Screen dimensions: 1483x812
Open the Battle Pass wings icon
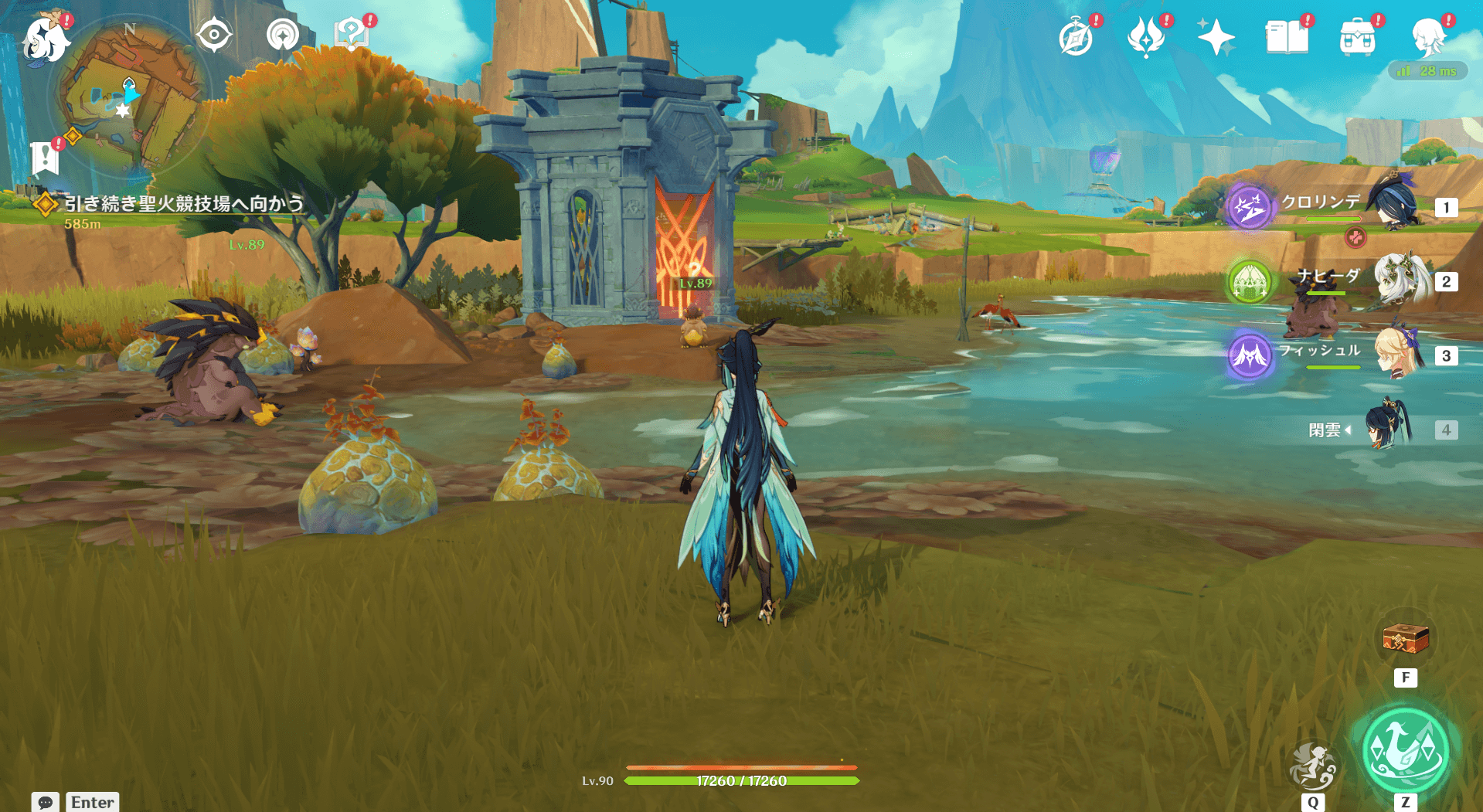point(1147,35)
